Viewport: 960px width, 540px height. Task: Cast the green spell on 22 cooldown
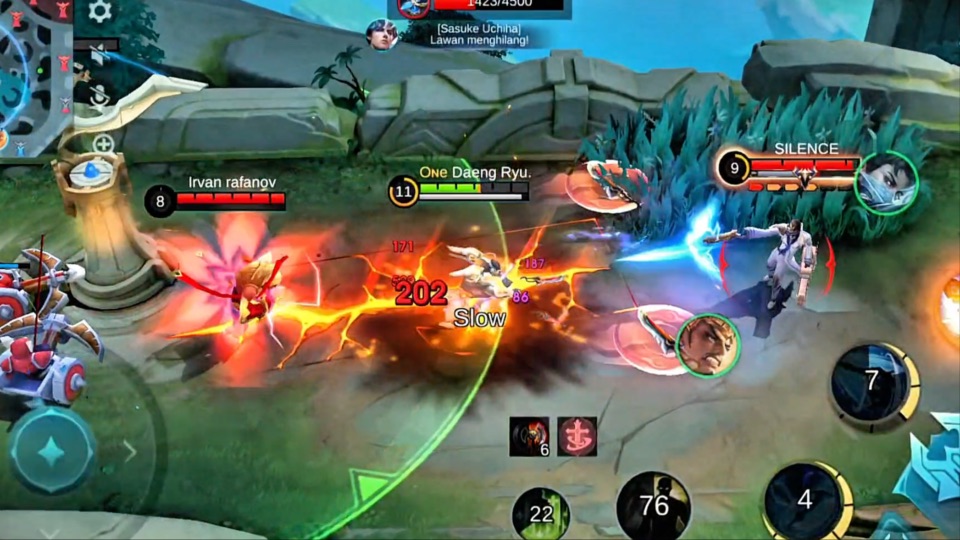click(x=541, y=514)
